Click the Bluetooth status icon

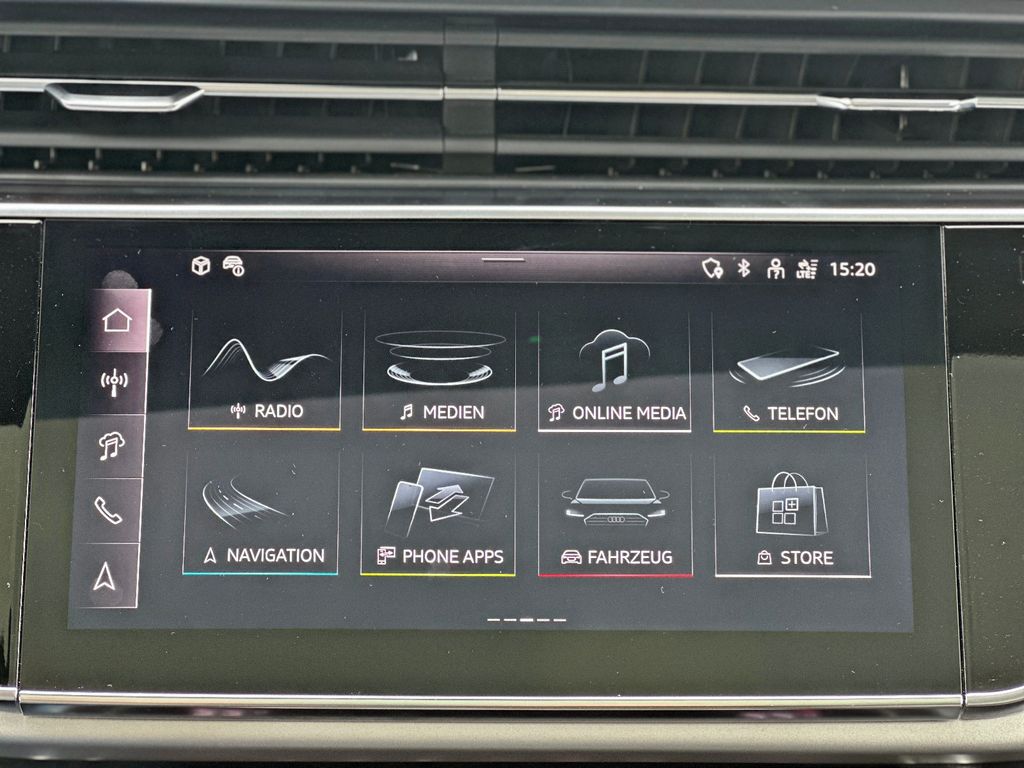click(x=743, y=268)
